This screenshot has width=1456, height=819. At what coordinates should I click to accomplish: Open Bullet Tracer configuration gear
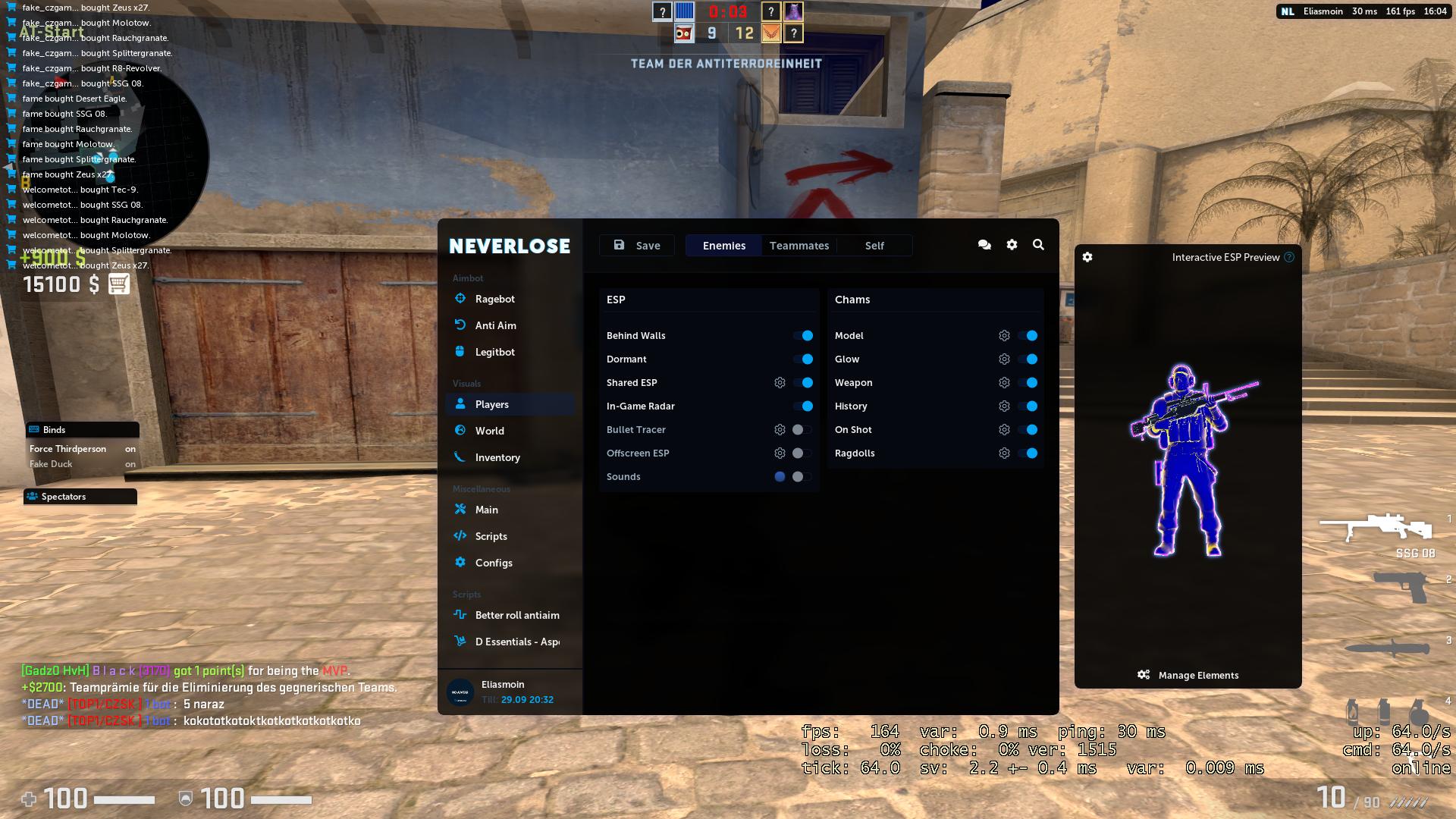[780, 429]
